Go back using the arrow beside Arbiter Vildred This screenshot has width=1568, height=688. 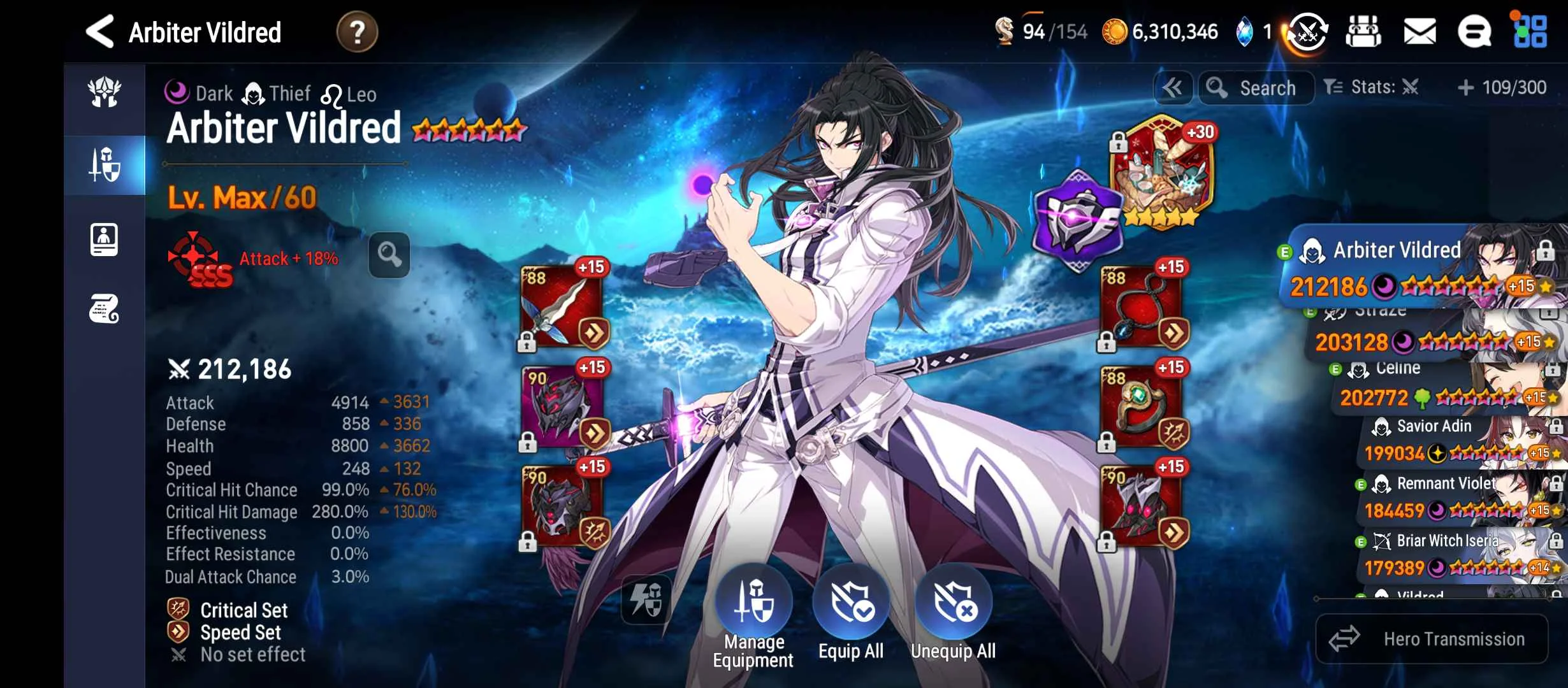pos(101,32)
